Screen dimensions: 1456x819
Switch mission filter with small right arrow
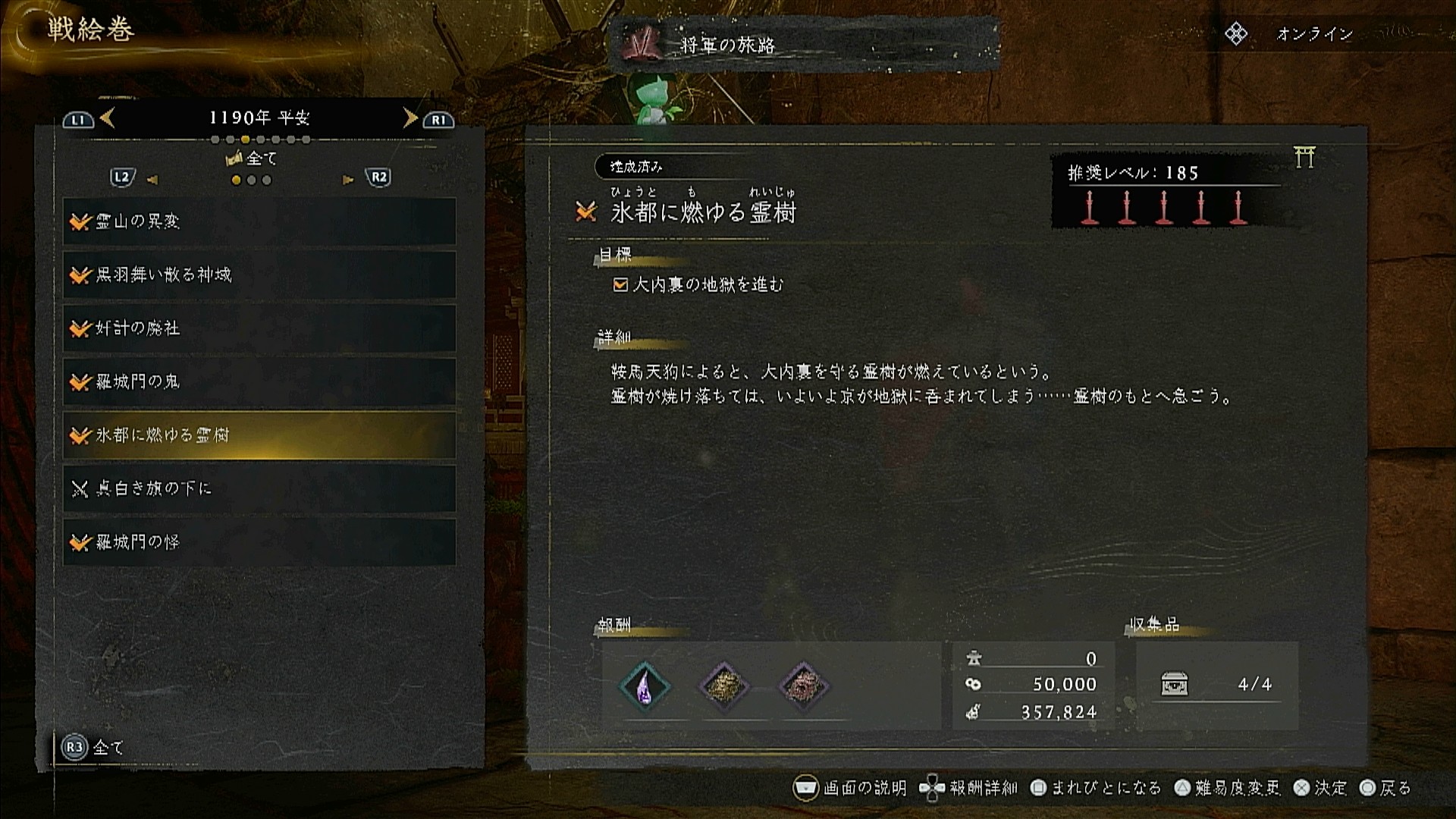[x=348, y=180]
